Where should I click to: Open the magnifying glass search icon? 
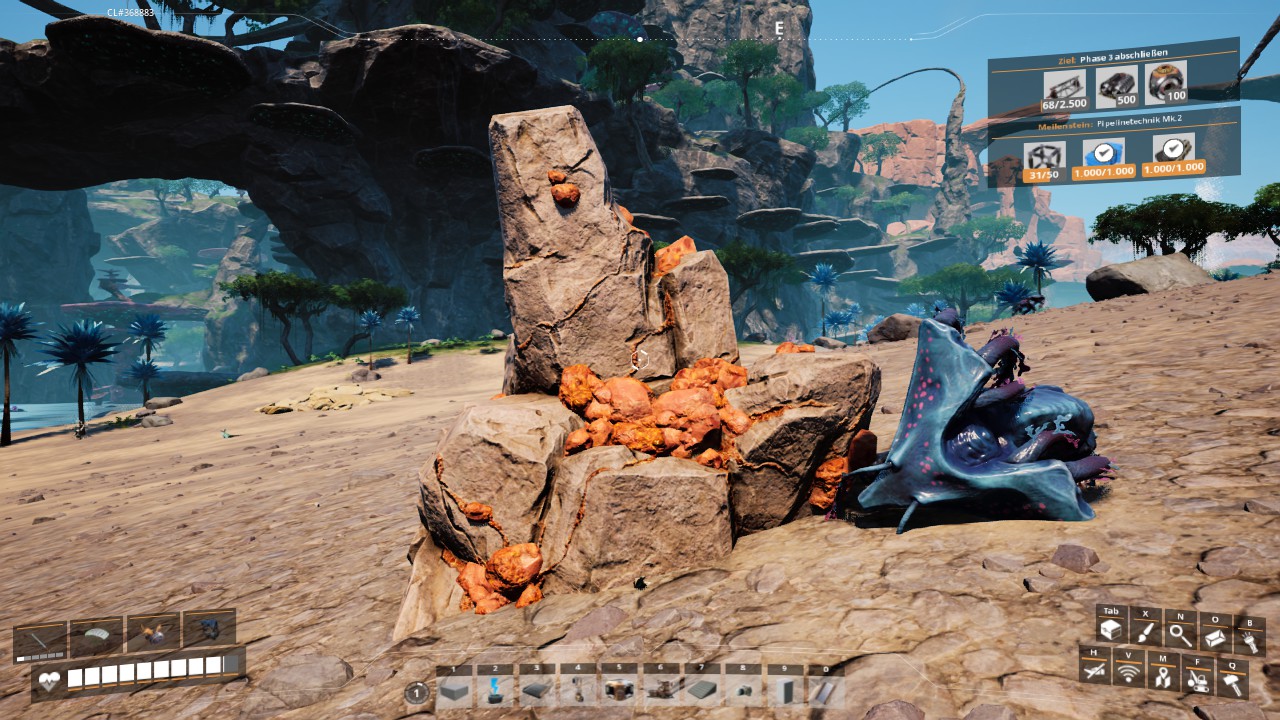pos(1180,634)
